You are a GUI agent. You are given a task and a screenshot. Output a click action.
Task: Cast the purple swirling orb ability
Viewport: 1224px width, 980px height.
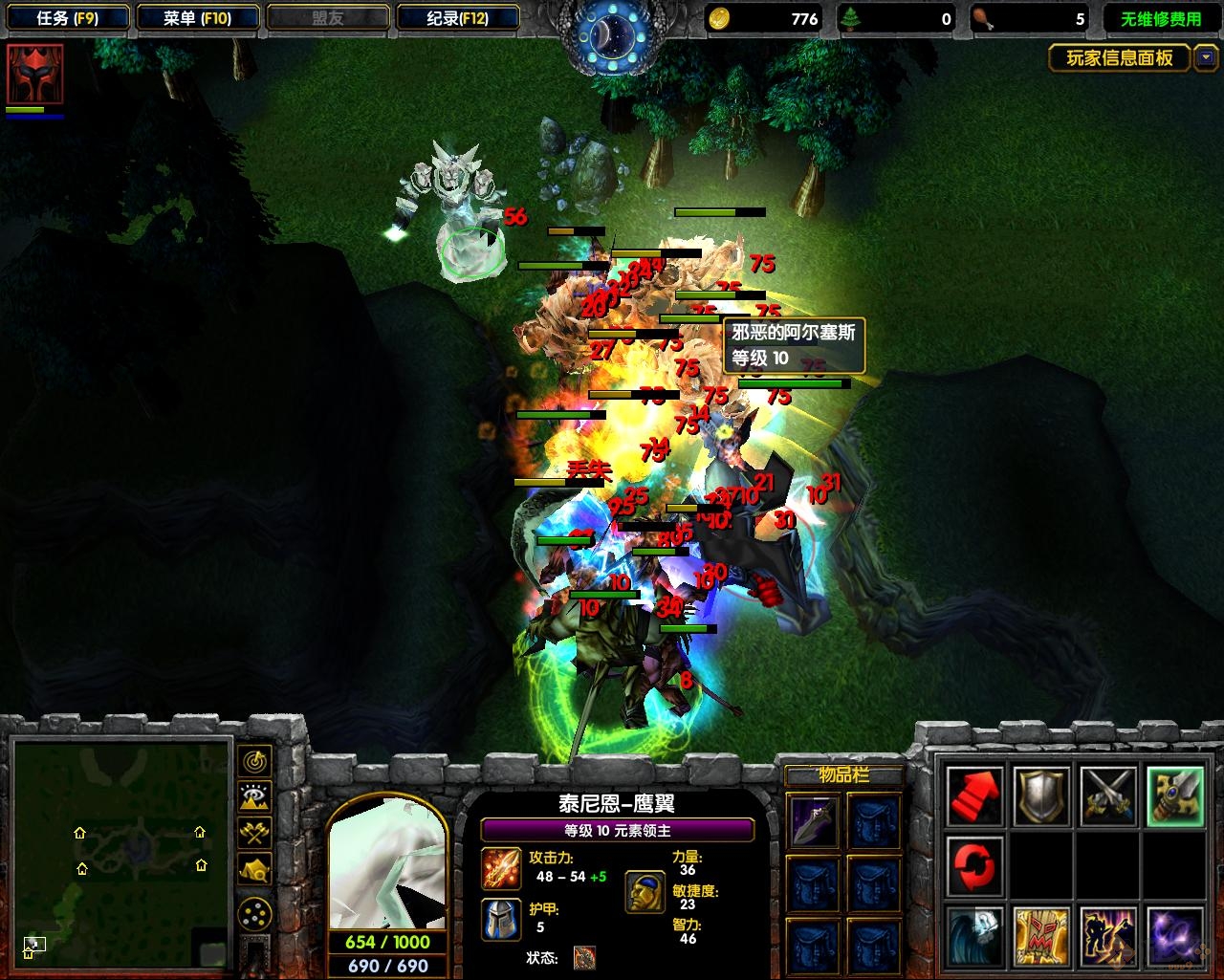coord(1174,935)
